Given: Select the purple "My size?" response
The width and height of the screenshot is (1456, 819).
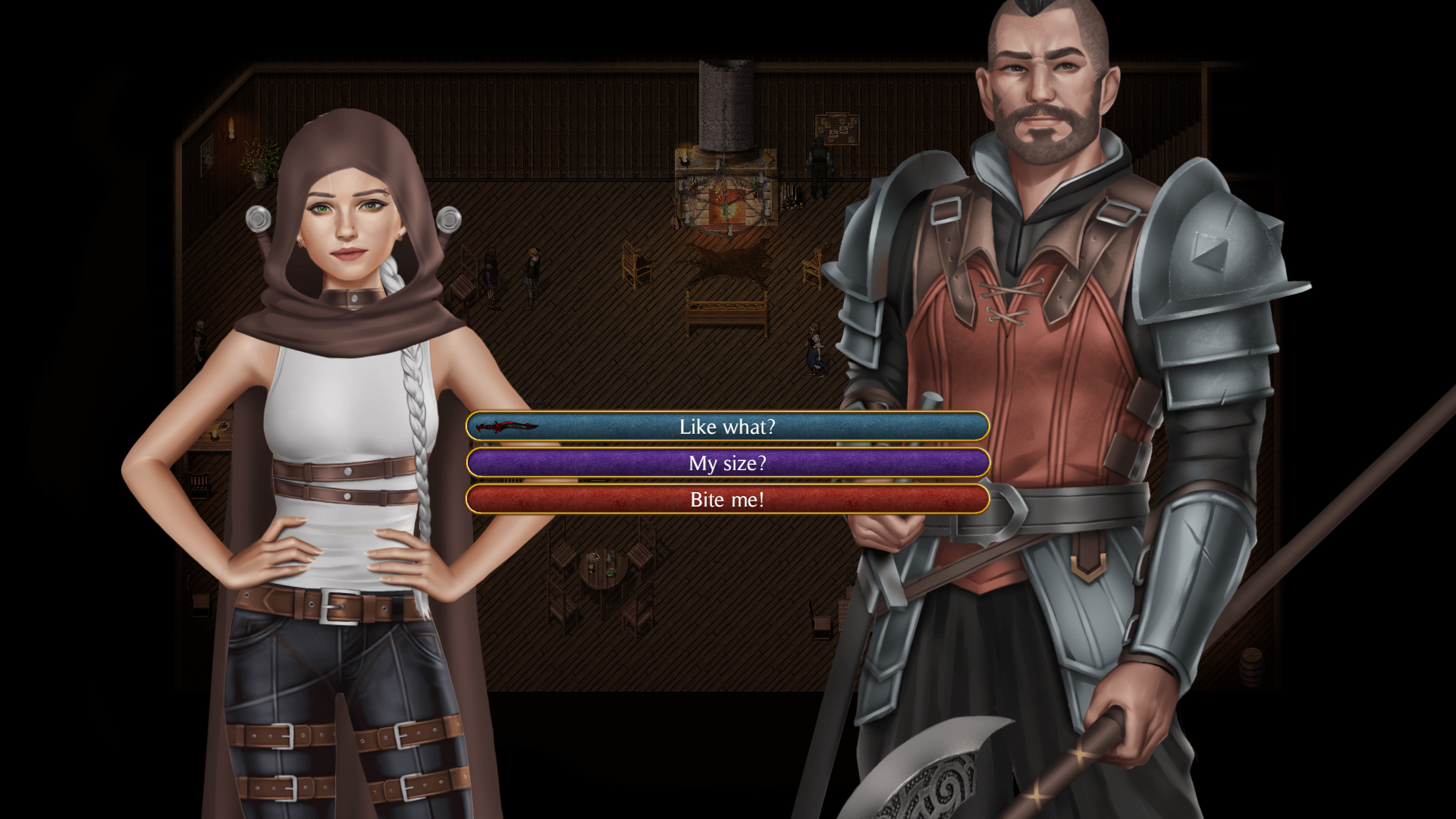Looking at the screenshot, I should pyautogui.click(x=727, y=463).
